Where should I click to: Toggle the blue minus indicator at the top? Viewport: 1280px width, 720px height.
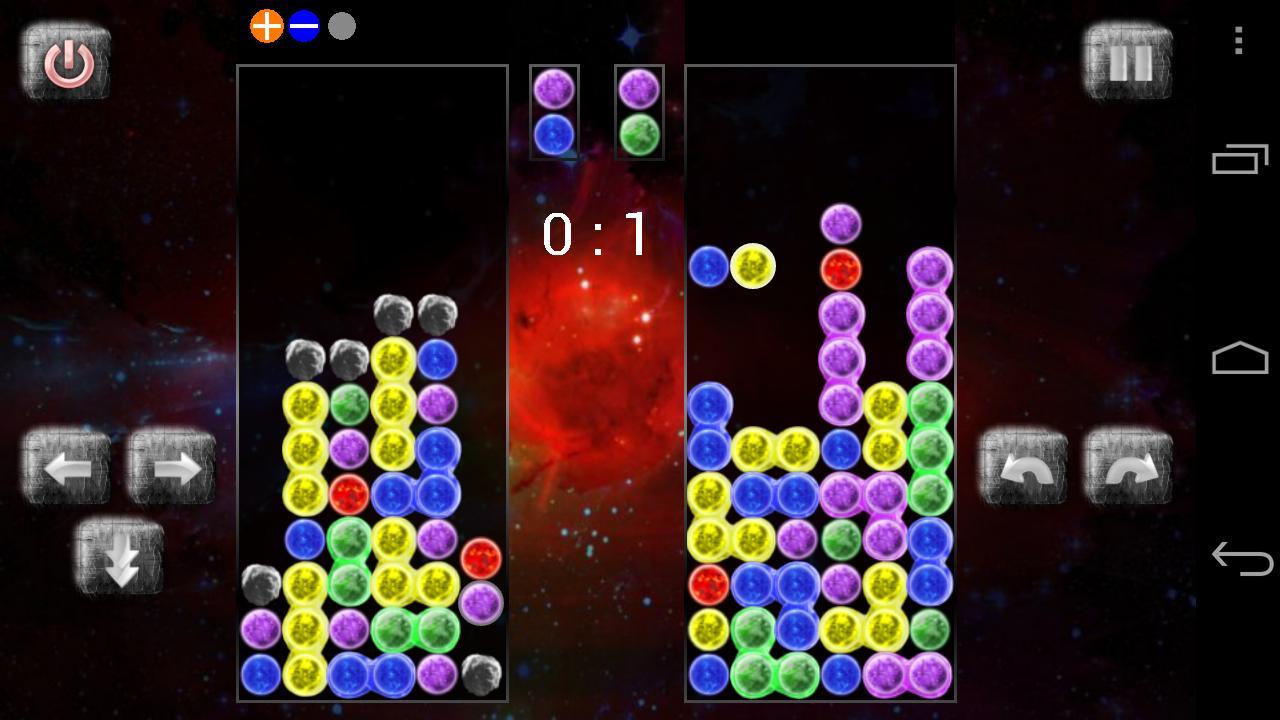pos(305,25)
